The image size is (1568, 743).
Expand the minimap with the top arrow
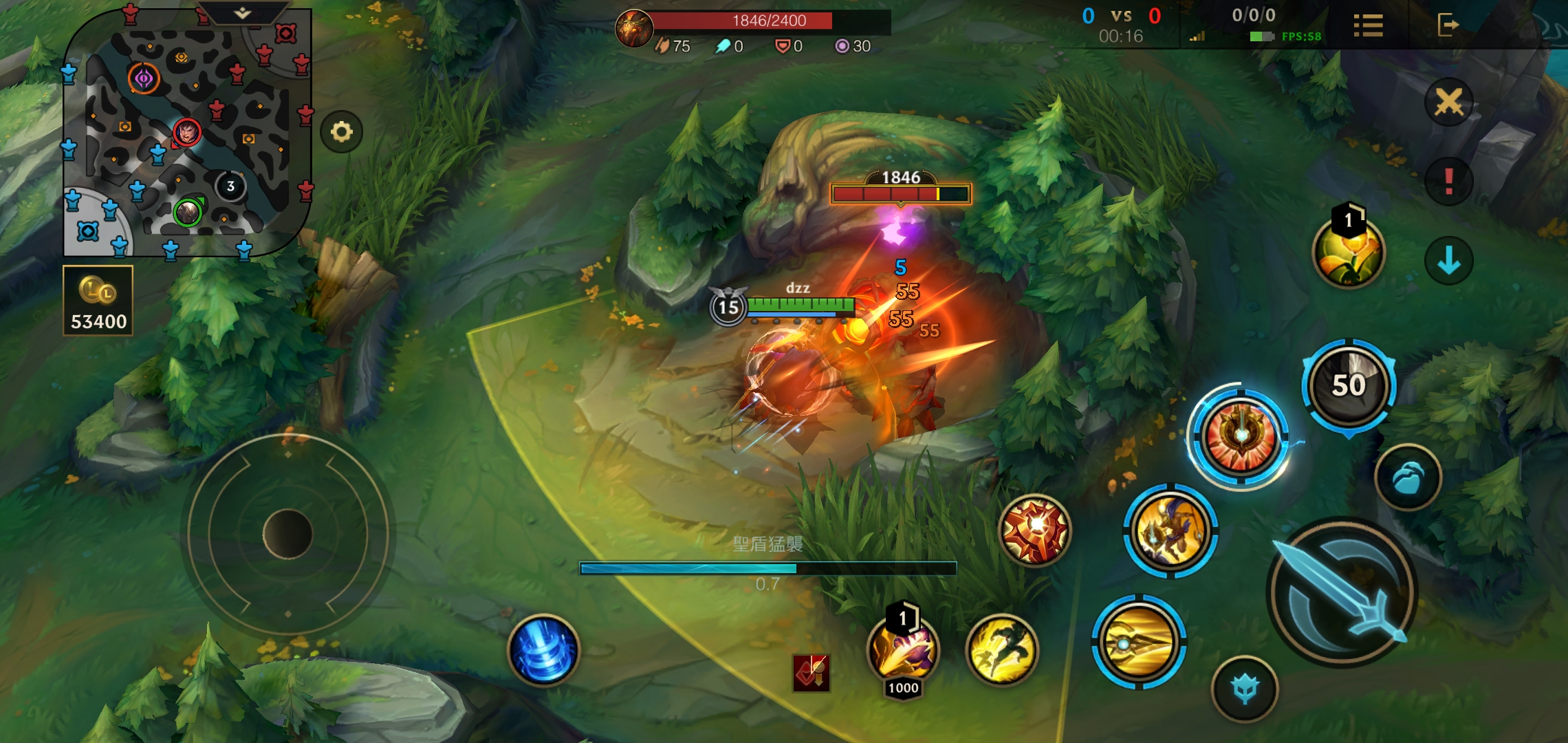[242, 13]
